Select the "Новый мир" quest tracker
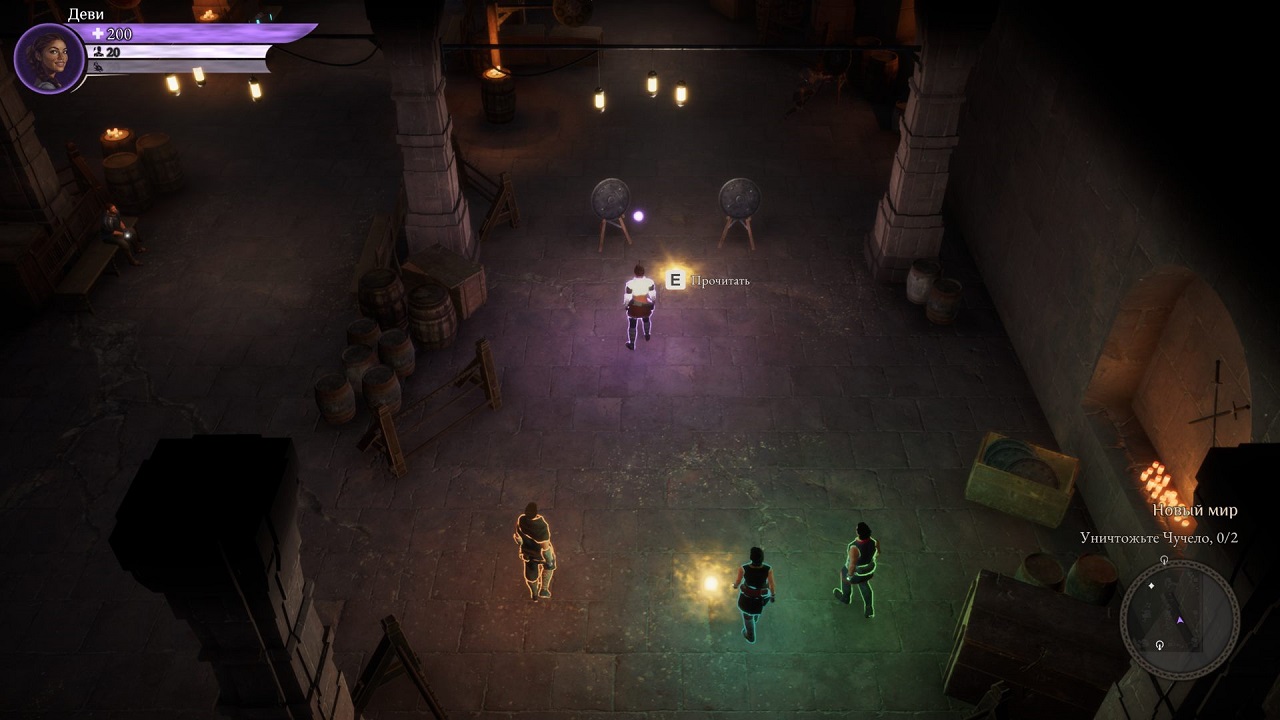 [1194, 510]
